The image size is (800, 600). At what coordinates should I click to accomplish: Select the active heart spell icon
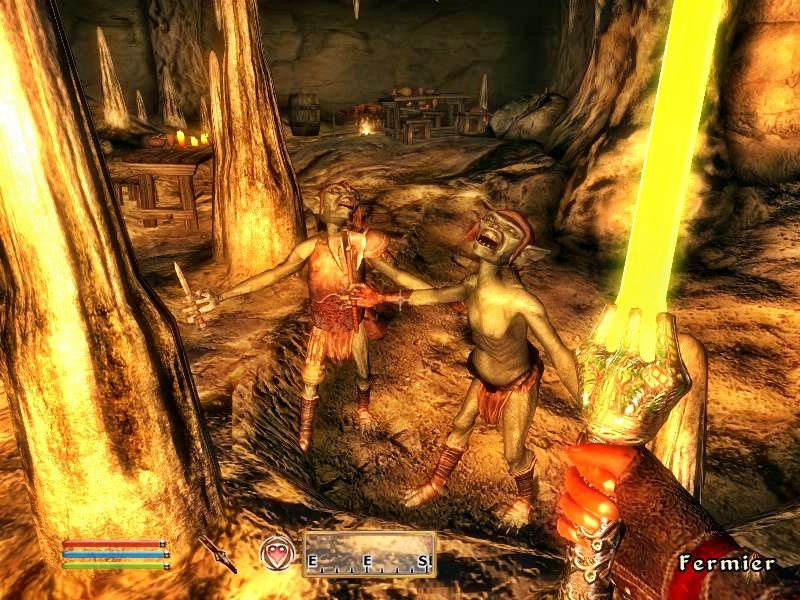tap(276, 553)
